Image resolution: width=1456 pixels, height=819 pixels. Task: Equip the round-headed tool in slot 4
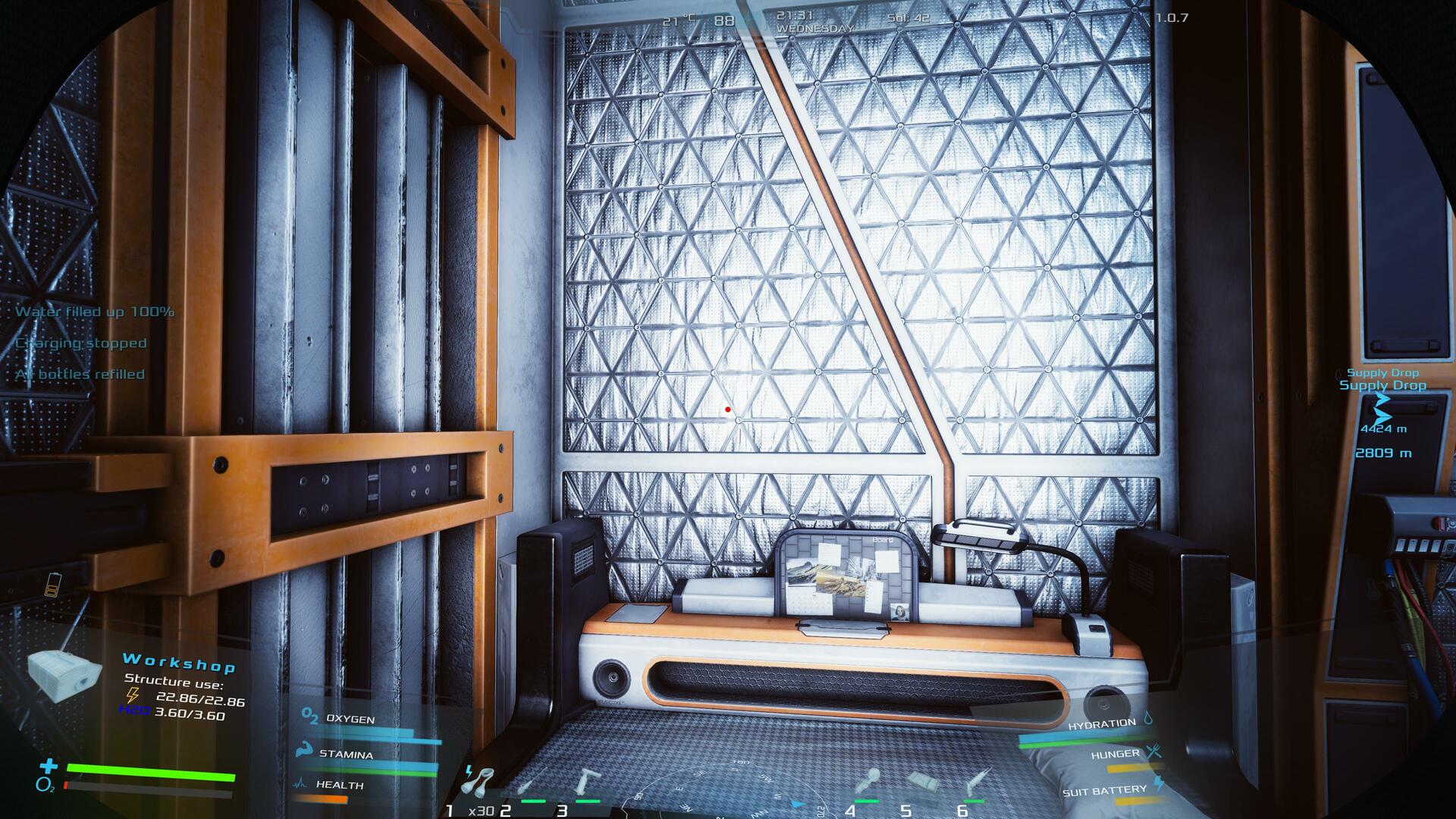[867, 783]
